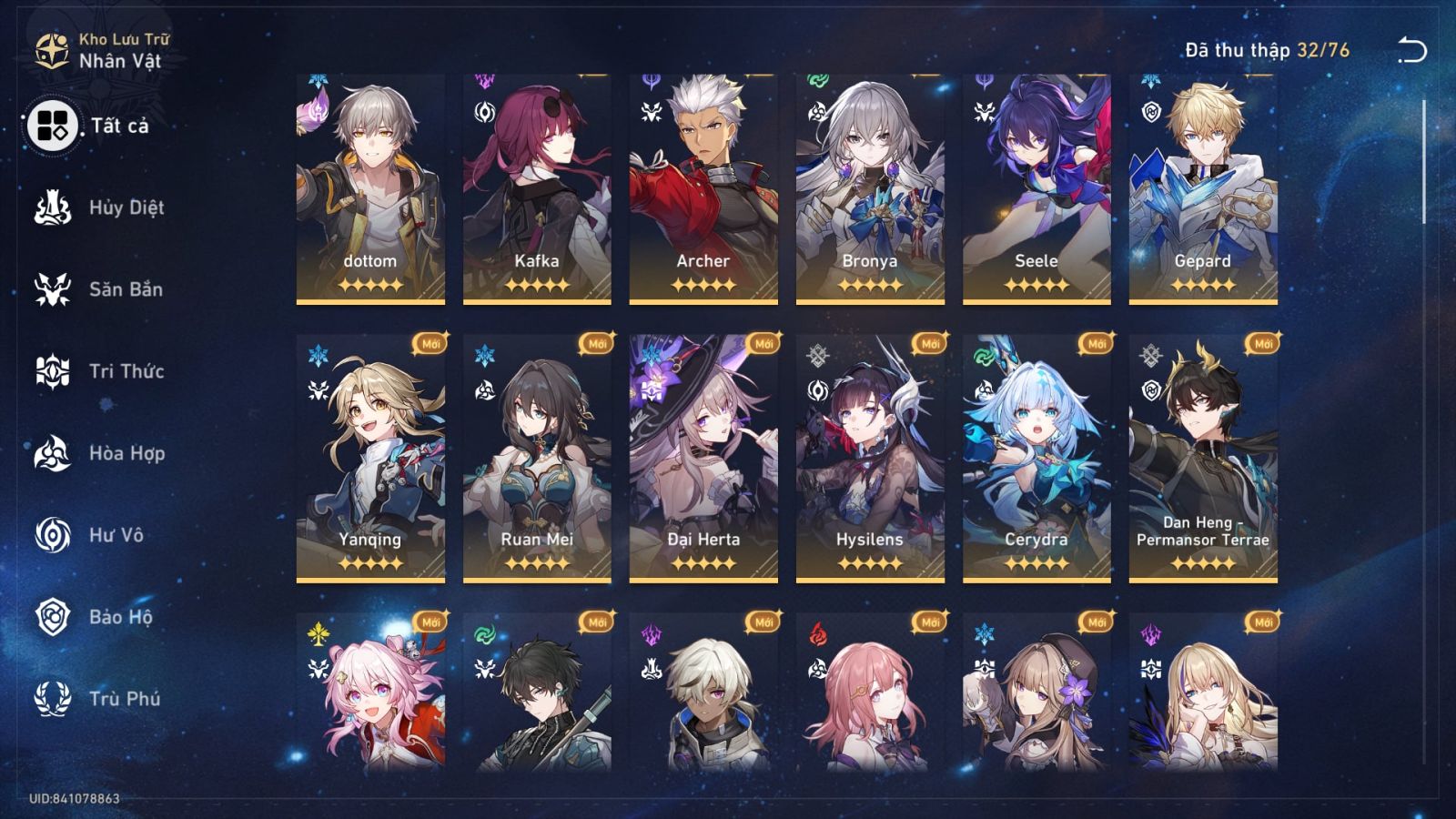Select the Hủy Diệt path filter icon
1456x819 pixels.
53,207
